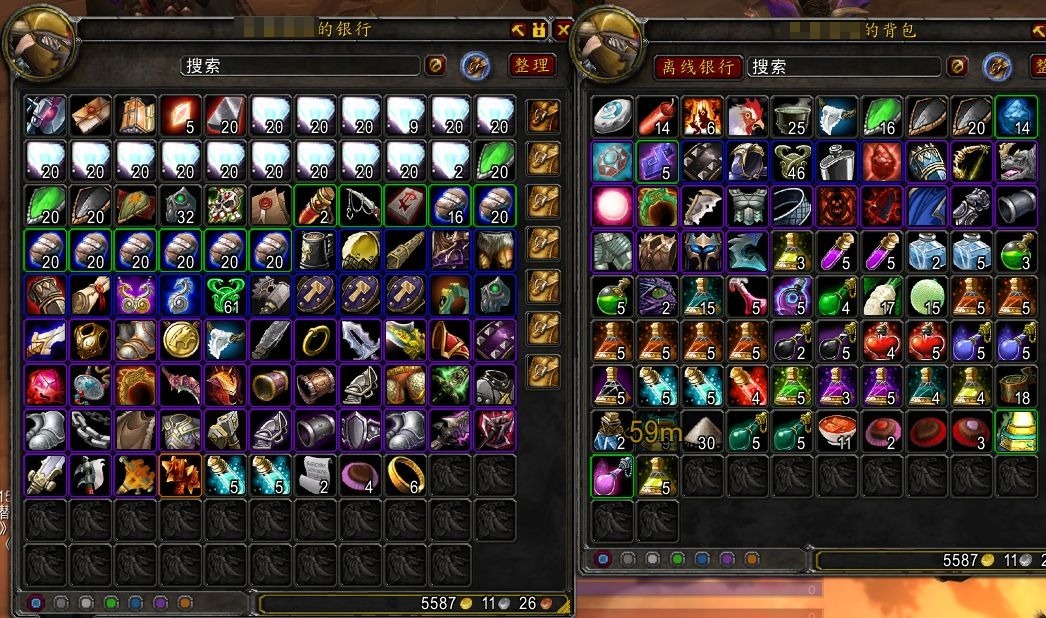The width and height of the screenshot is (1046, 618).
Task: Open the 离线银行 offline bank
Action: pos(699,67)
